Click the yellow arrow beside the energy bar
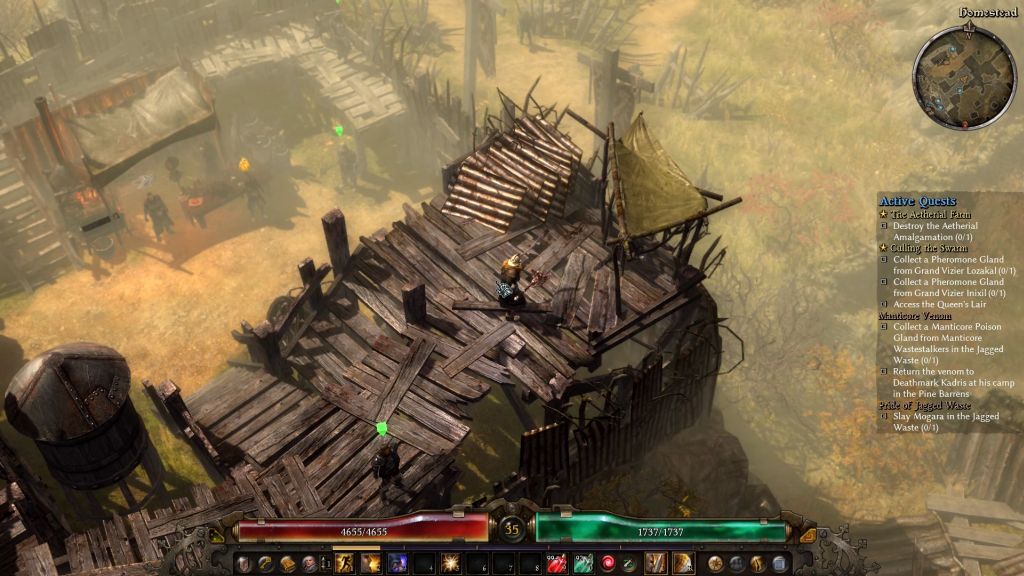The image size is (1024, 576). (808, 535)
